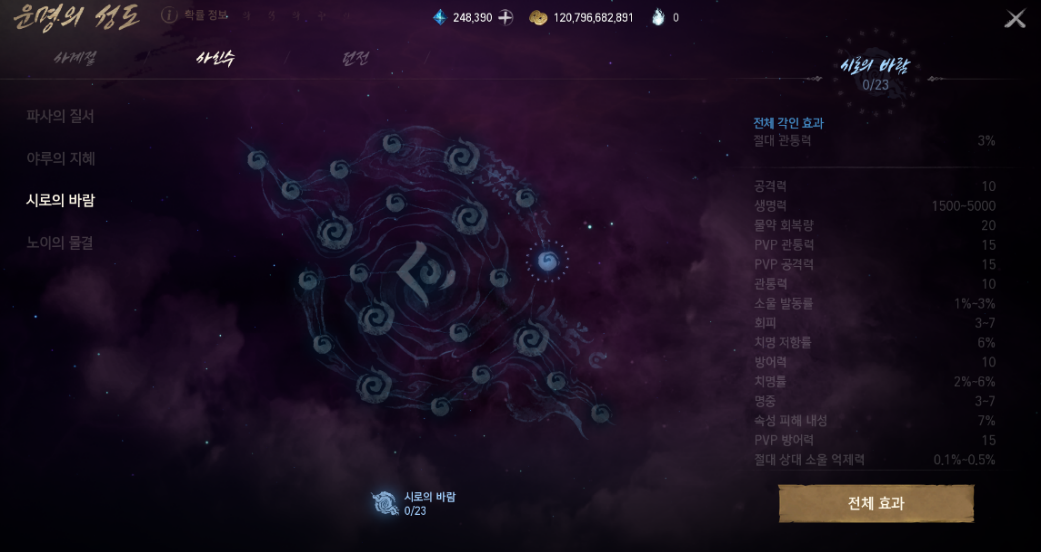Select 노이의 물결 from the list

pyautogui.click(x=60, y=242)
